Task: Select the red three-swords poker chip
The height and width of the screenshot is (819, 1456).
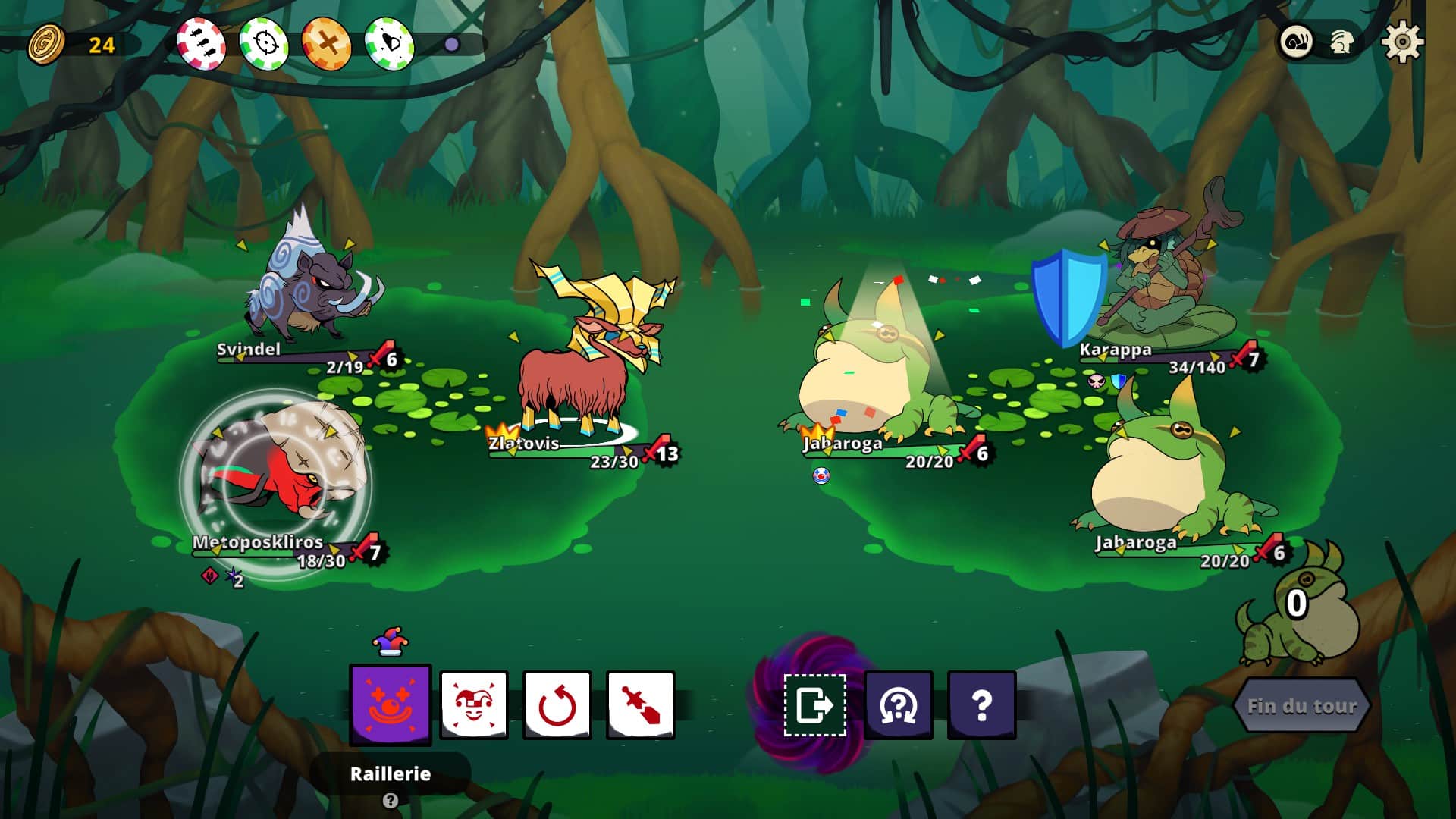Action: coord(201,43)
